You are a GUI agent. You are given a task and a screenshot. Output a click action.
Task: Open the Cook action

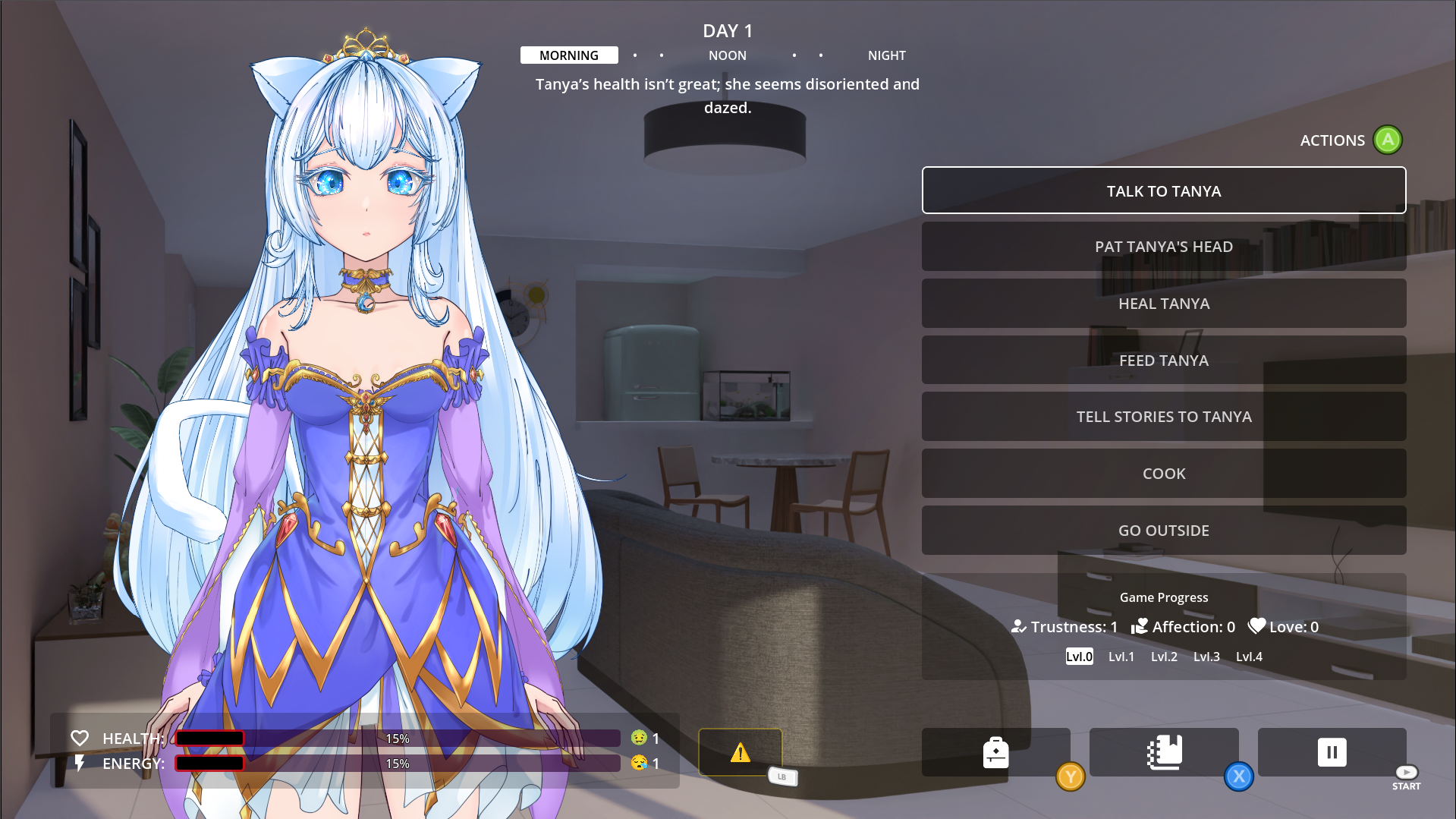[x=1163, y=474]
